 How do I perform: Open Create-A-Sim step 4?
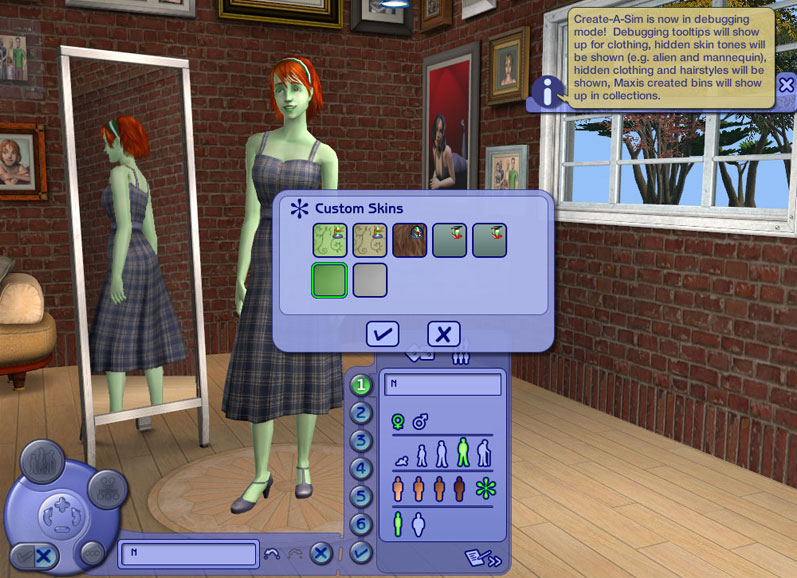361,468
